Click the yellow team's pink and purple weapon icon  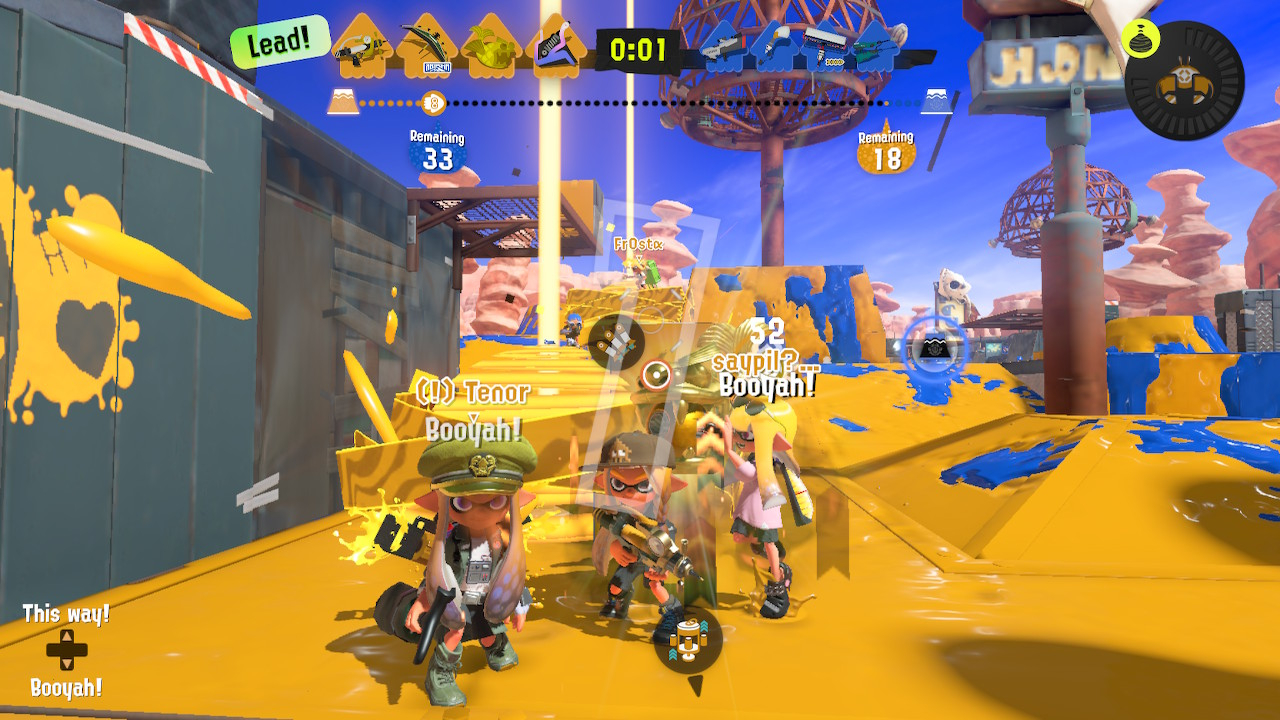(554, 47)
